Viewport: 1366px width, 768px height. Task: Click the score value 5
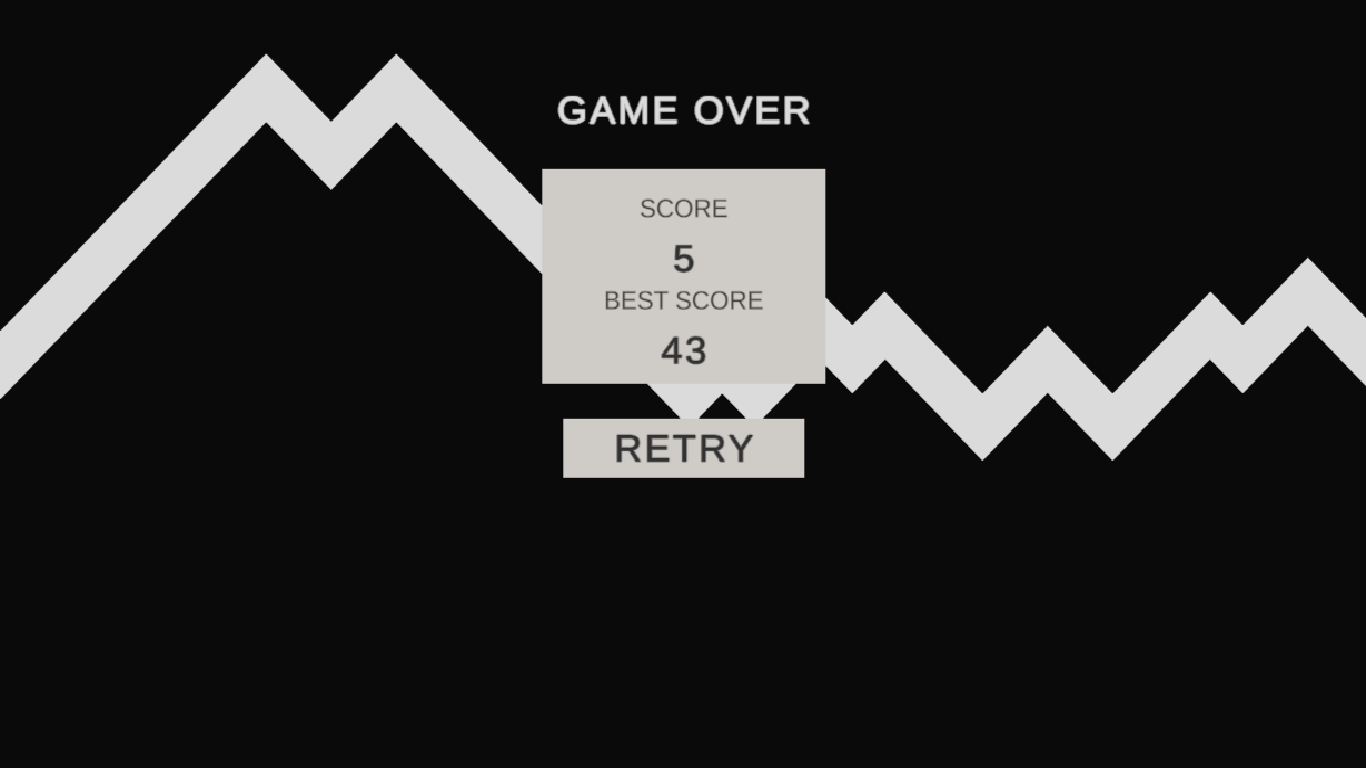pos(683,259)
